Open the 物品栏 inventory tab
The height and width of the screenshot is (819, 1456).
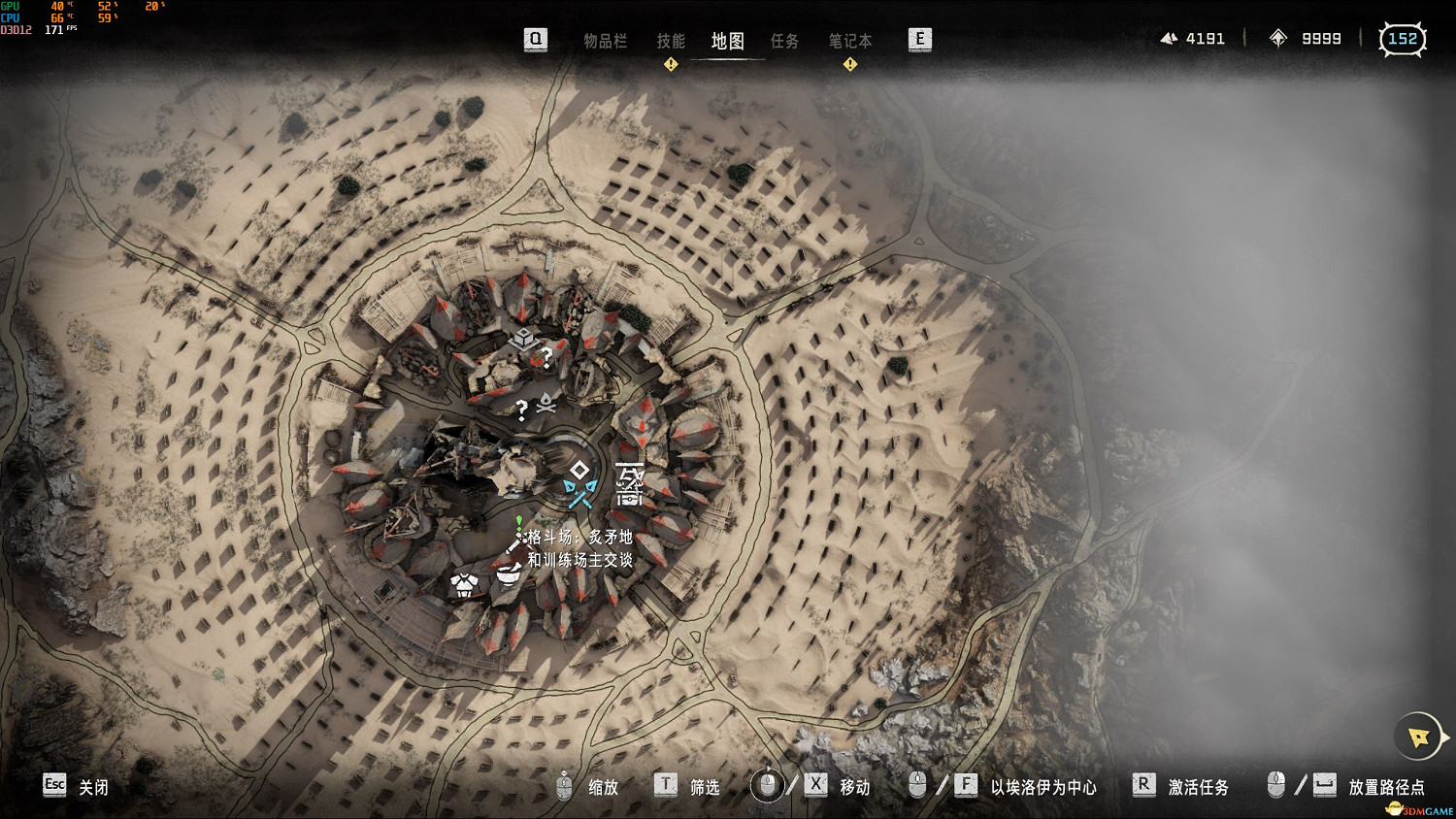pyautogui.click(x=605, y=41)
